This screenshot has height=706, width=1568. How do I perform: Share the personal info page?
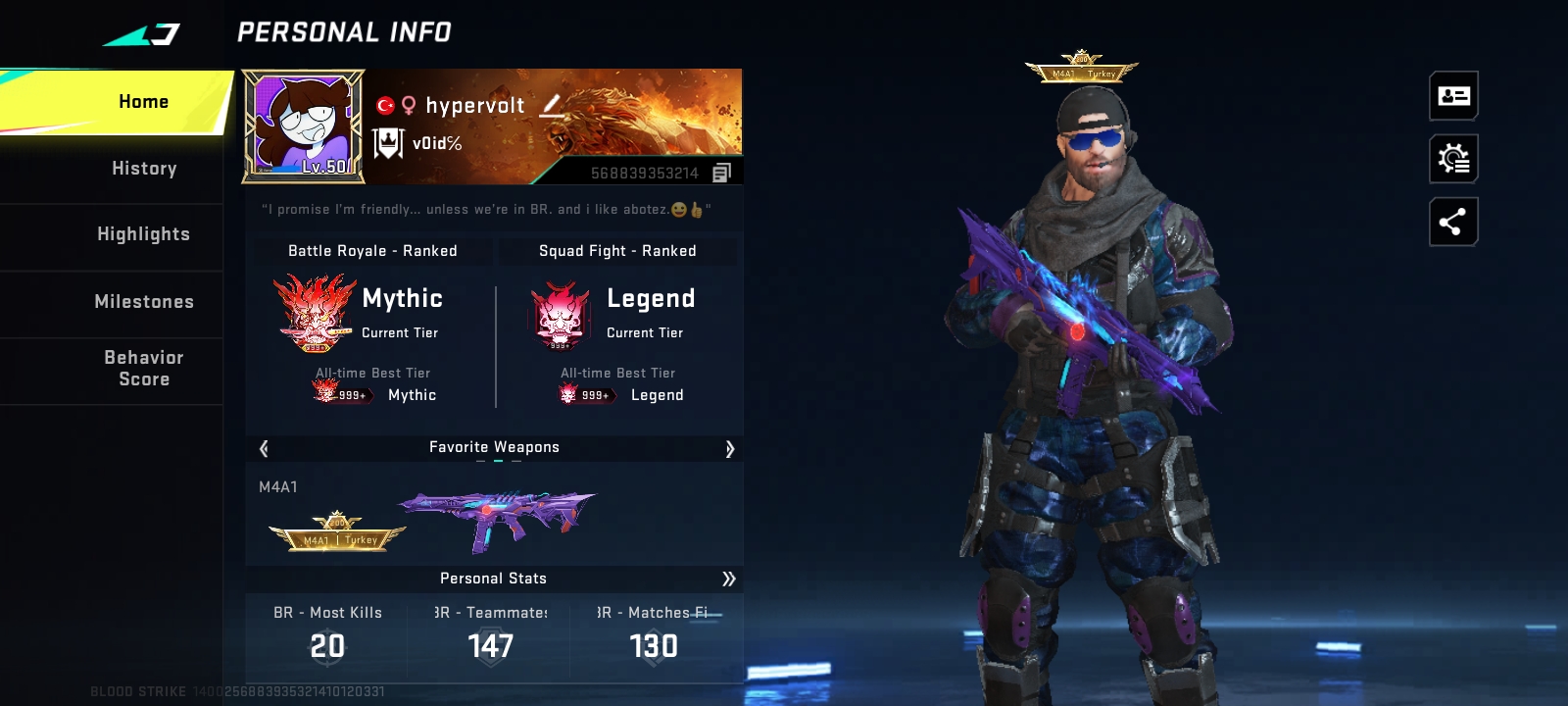tap(1453, 223)
